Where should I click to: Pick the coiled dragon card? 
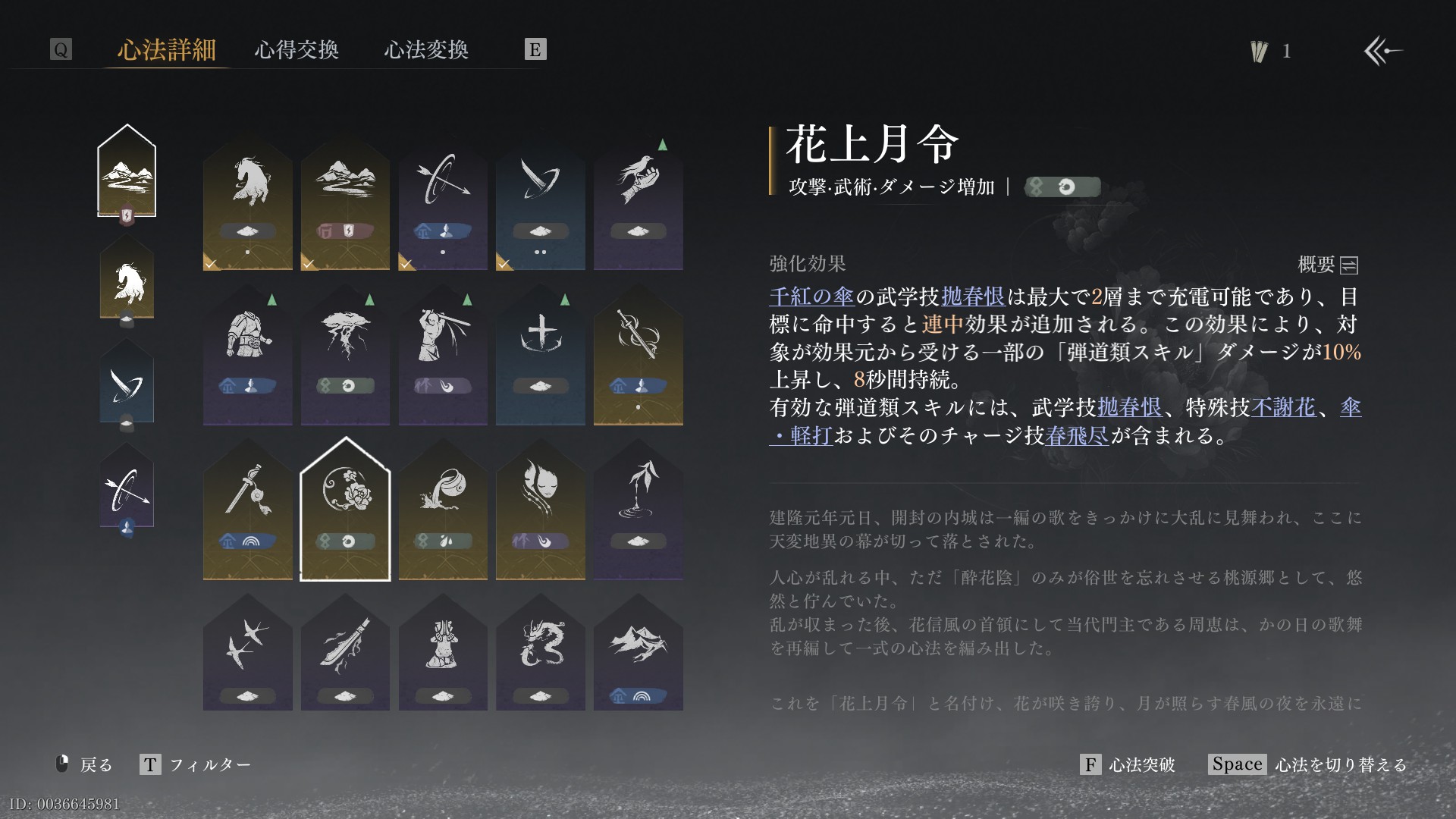coord(540,654)
